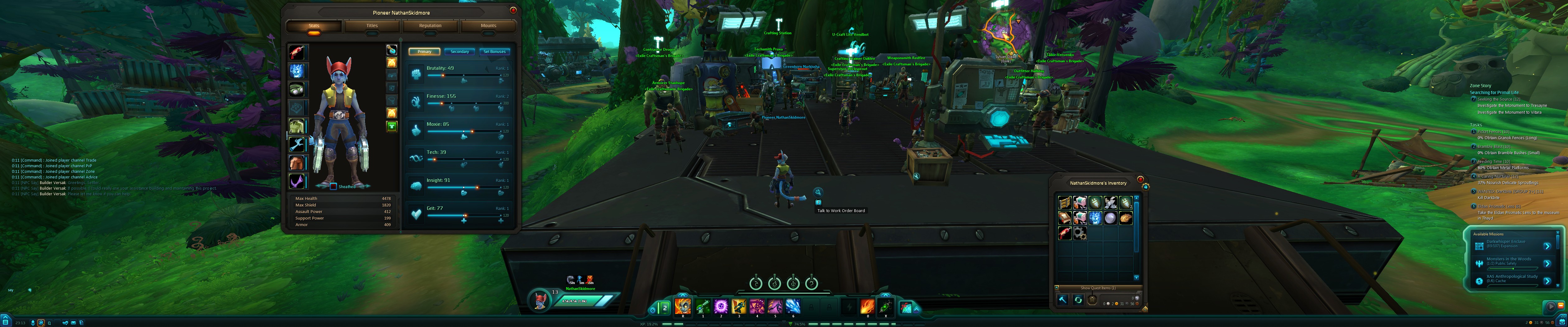Expand the Darkwhisper Enclave mission arrow
Viewport: 1568px width, 327px height.
click(1547, 246)
